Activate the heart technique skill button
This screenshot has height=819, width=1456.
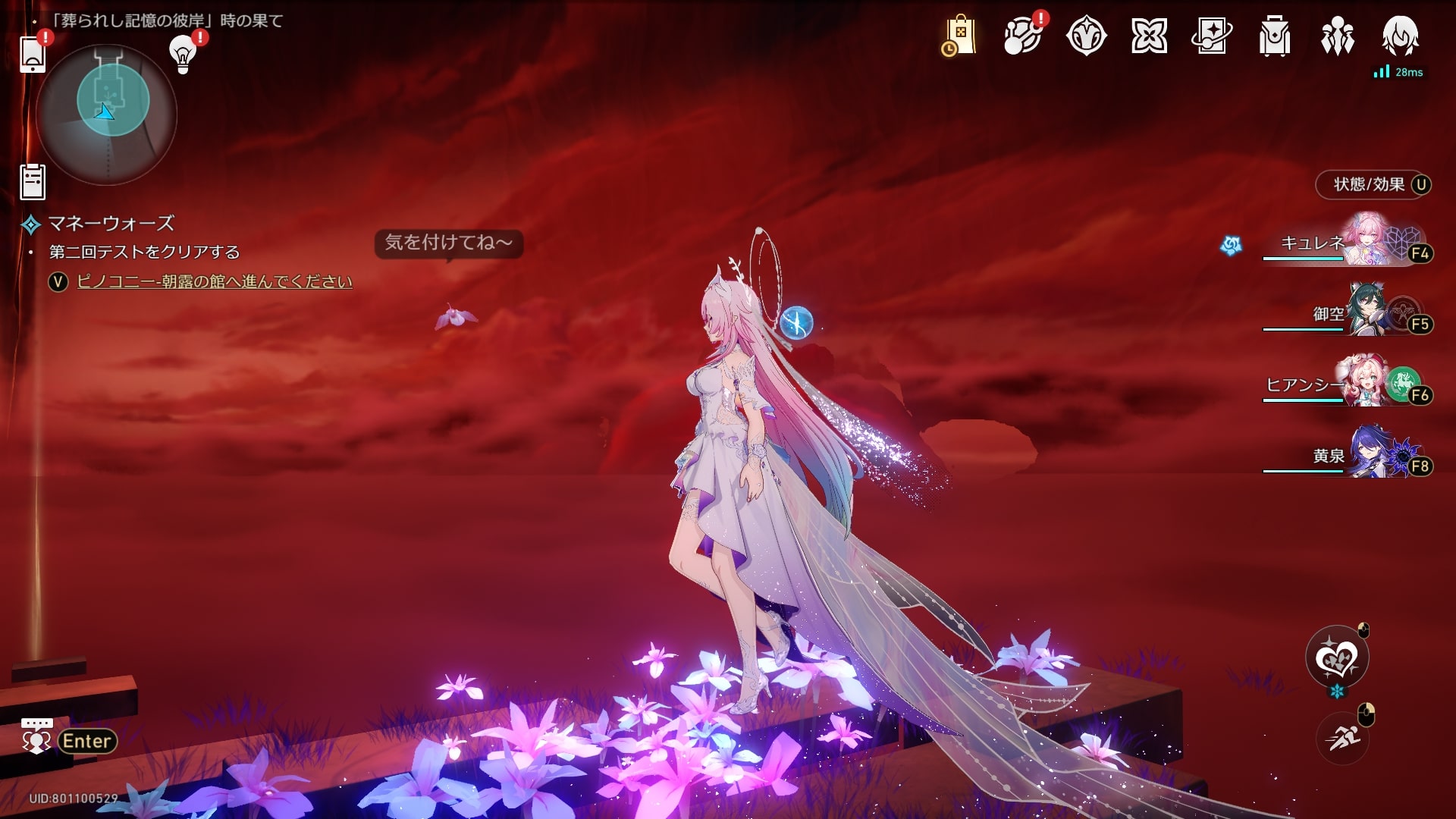(1337, 657)
